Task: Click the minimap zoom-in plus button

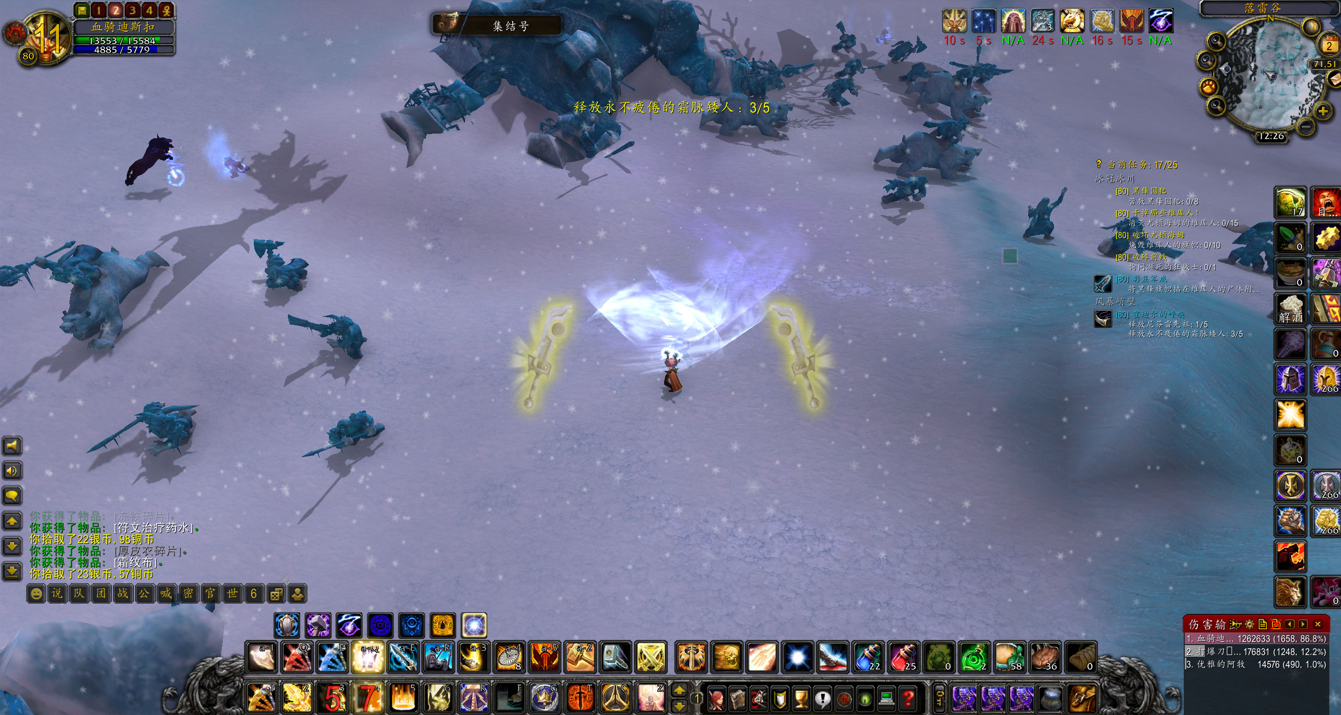Action: click(1323, 111)
